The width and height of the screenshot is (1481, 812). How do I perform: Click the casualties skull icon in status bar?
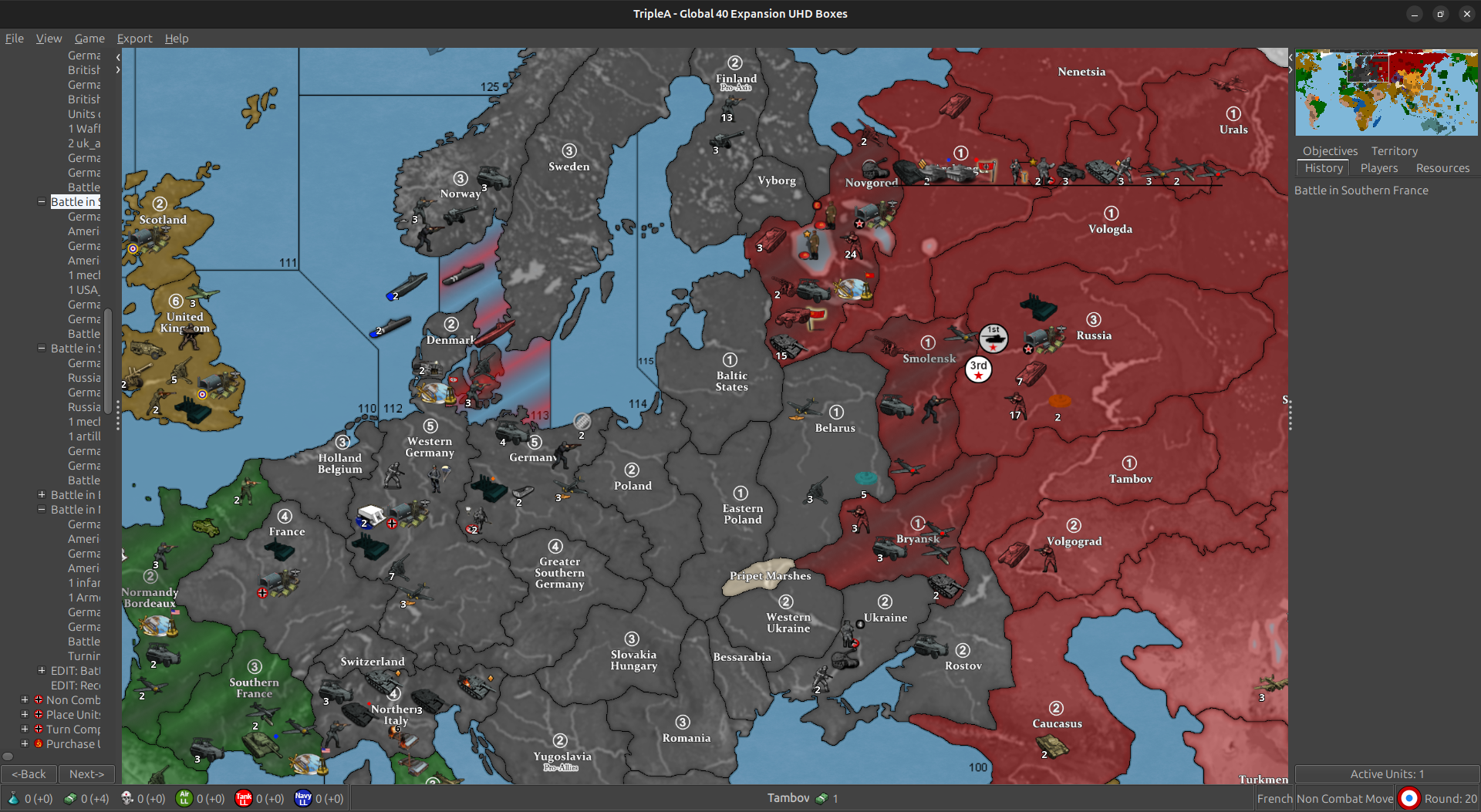126,799
